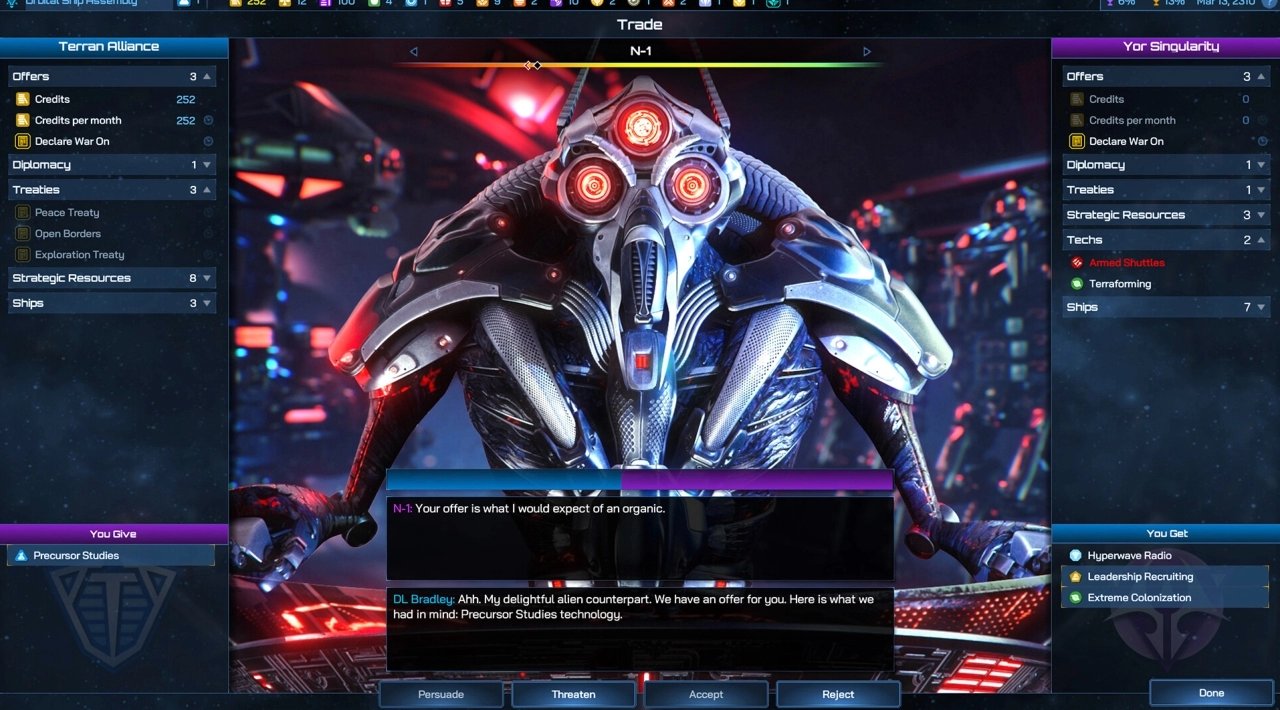Select the Armed Shuttles tech
The image size is (1280, 710).
tap(1126, 263)
